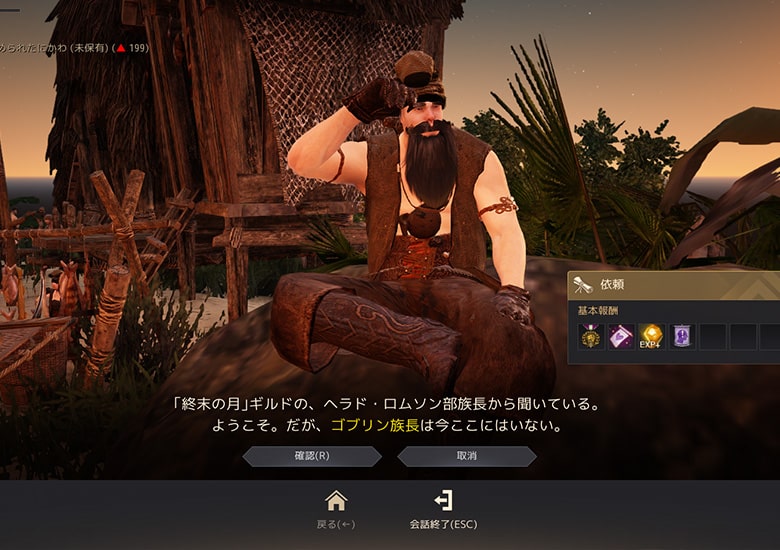Go back using the 戻る home icon
This screenshot has height=550, width=780.
[336, 501]
